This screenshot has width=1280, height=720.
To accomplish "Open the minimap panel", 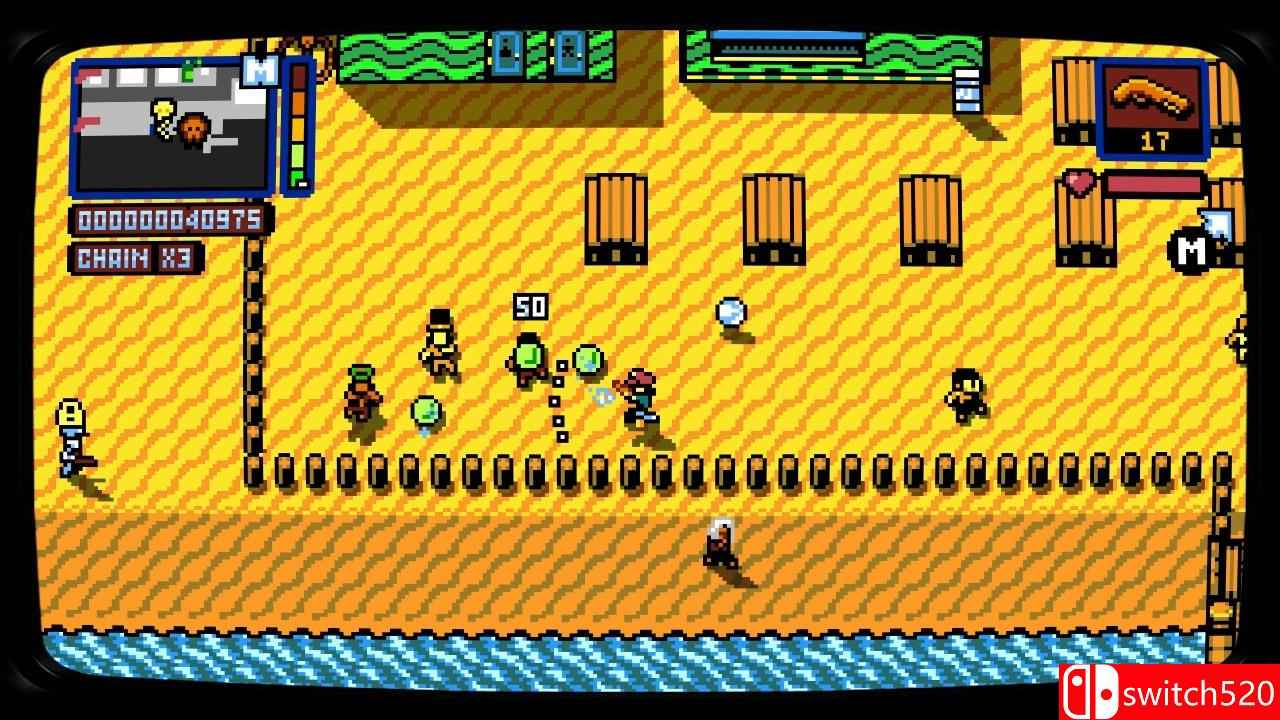I will (172, 125).
